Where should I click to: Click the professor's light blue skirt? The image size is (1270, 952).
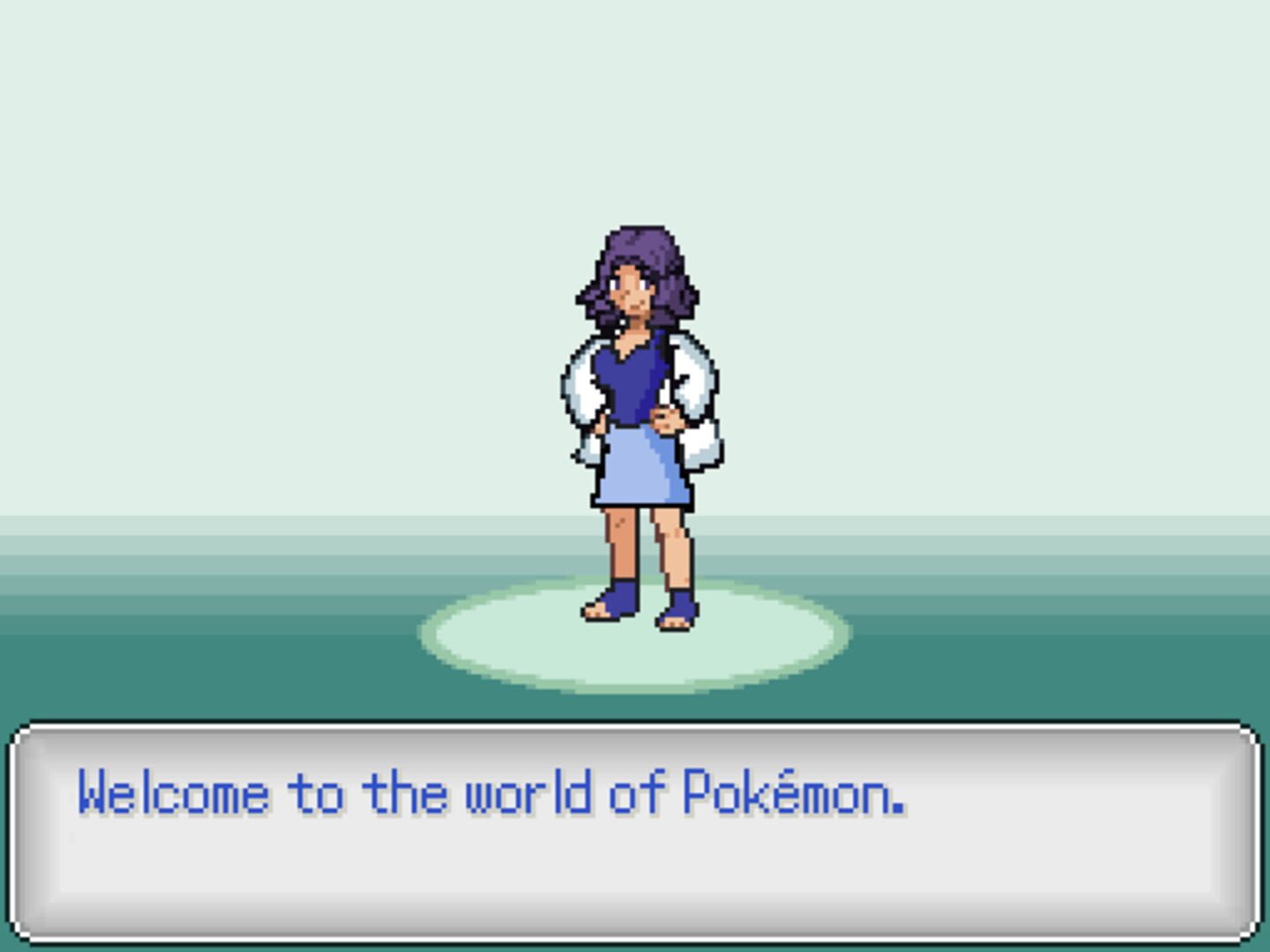coord(633,472)
